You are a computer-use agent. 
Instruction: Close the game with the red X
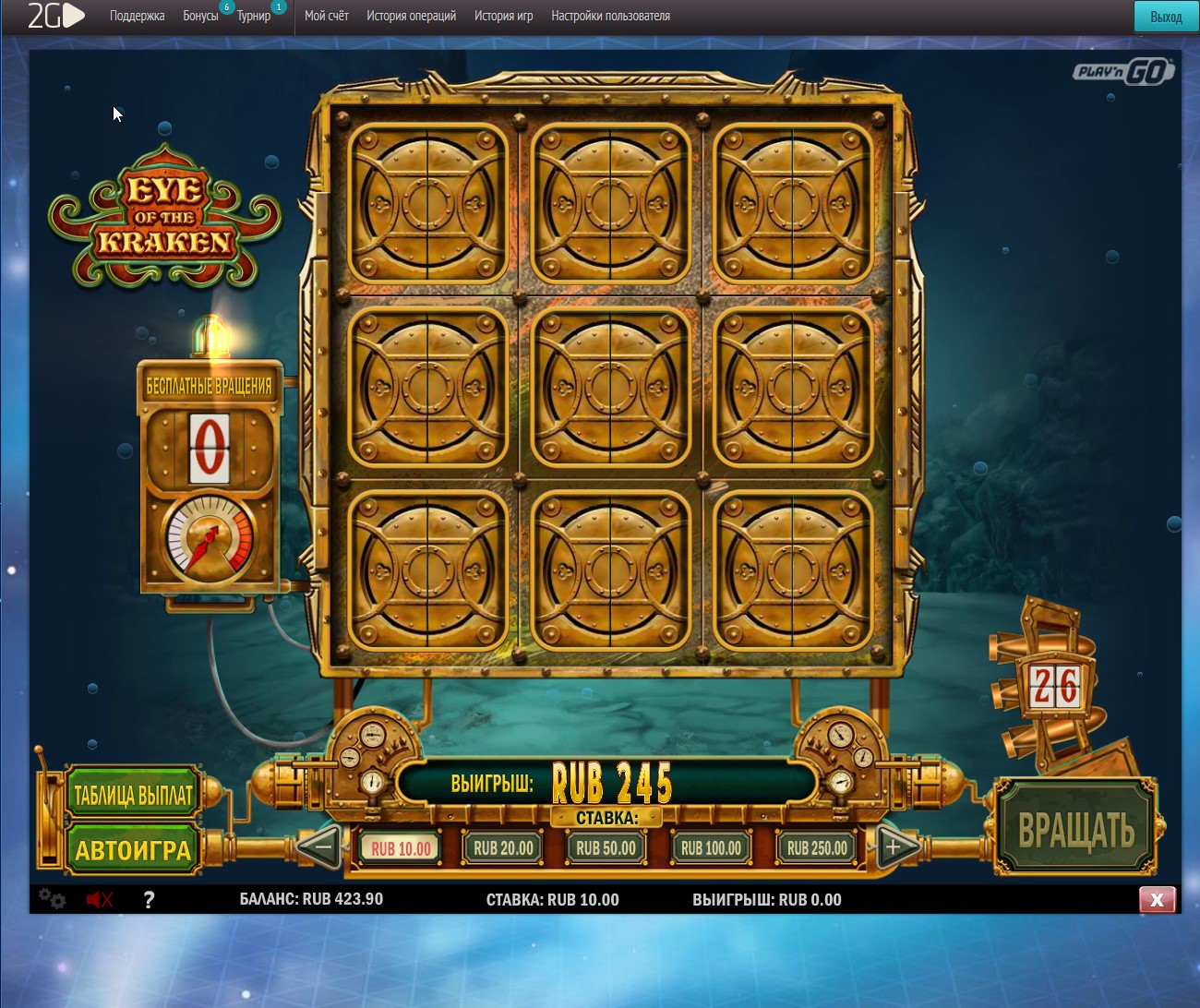1157,899
